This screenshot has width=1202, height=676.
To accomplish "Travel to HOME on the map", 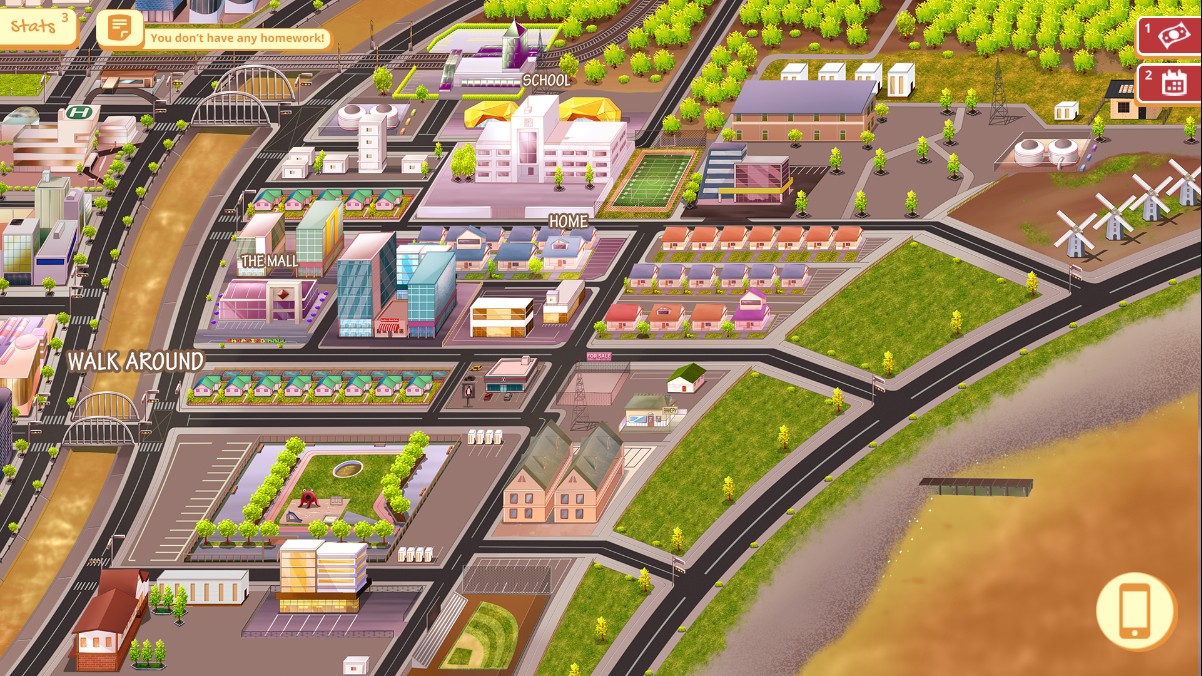I will [x=568, y=220].
